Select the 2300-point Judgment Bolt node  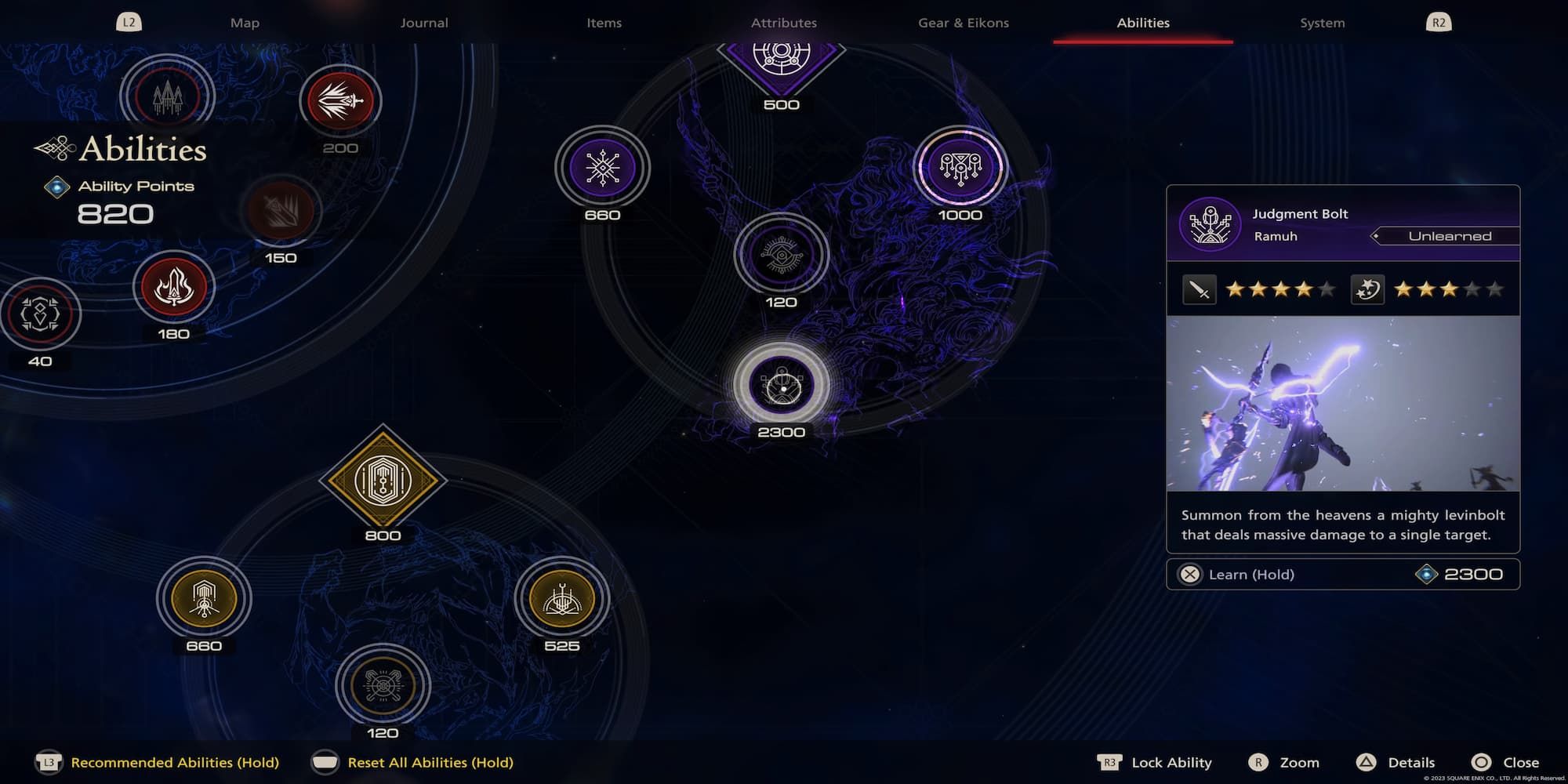[x=782, y=385]
